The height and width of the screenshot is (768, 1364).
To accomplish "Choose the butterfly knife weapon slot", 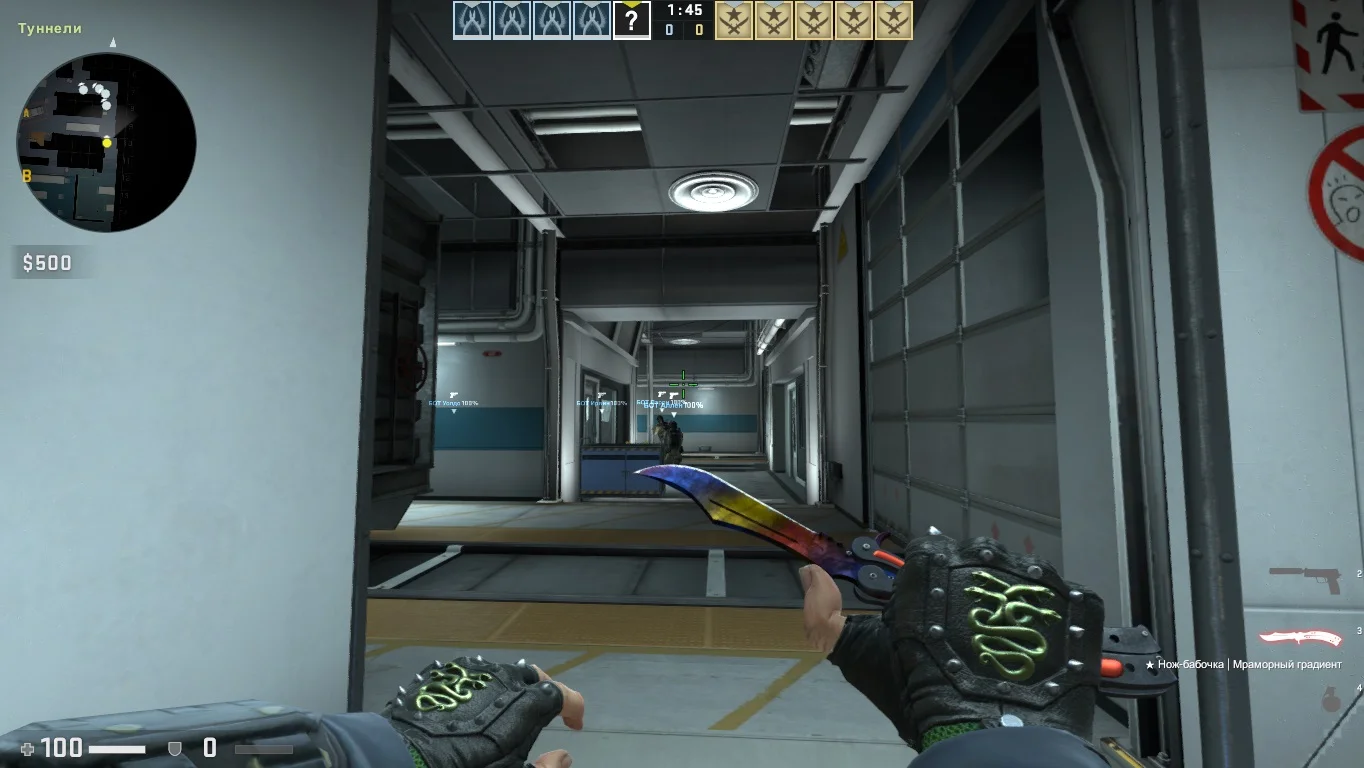I will coord(1300,638).
